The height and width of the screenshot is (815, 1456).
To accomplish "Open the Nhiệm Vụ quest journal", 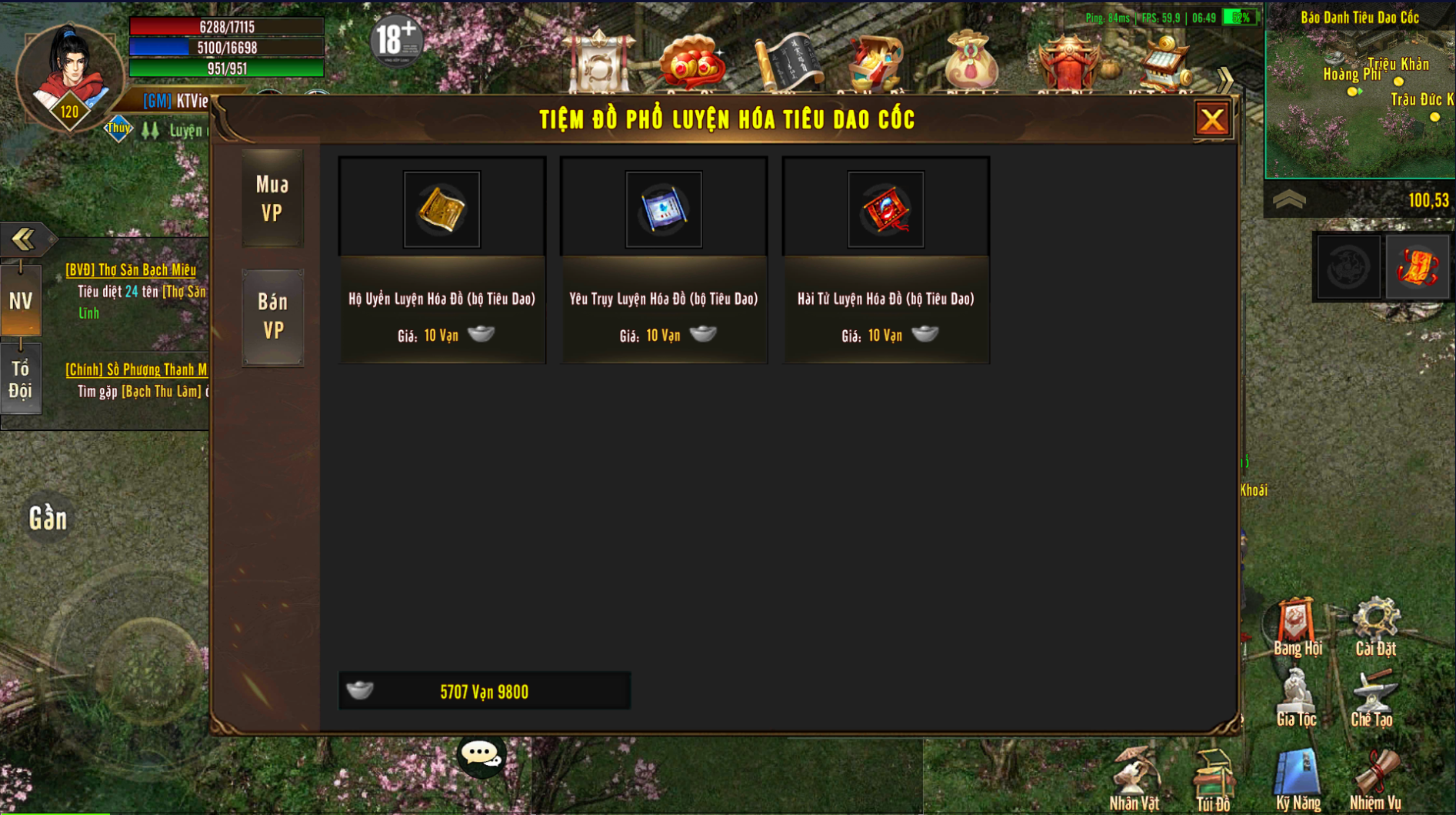I will [x=1375, y=779].
